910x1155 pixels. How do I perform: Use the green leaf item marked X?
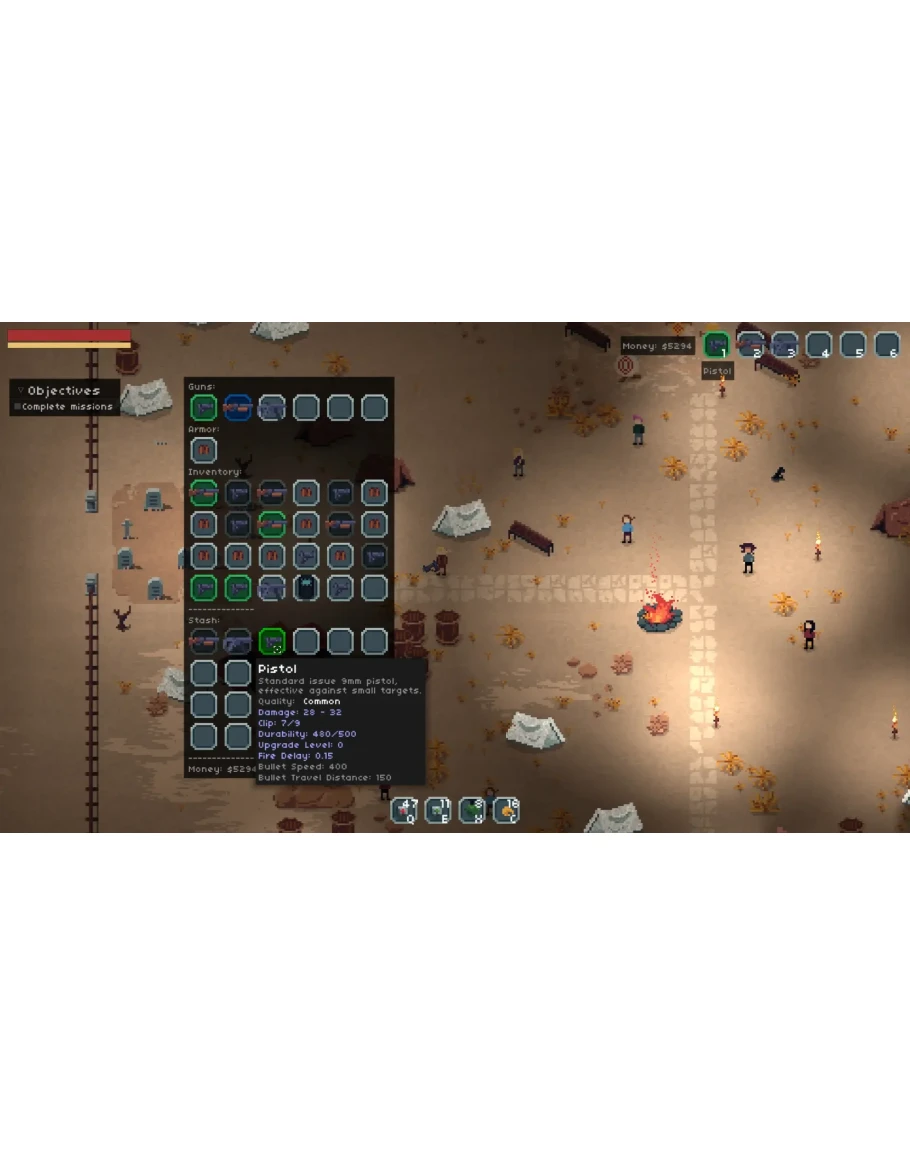(x=473, y=810)
